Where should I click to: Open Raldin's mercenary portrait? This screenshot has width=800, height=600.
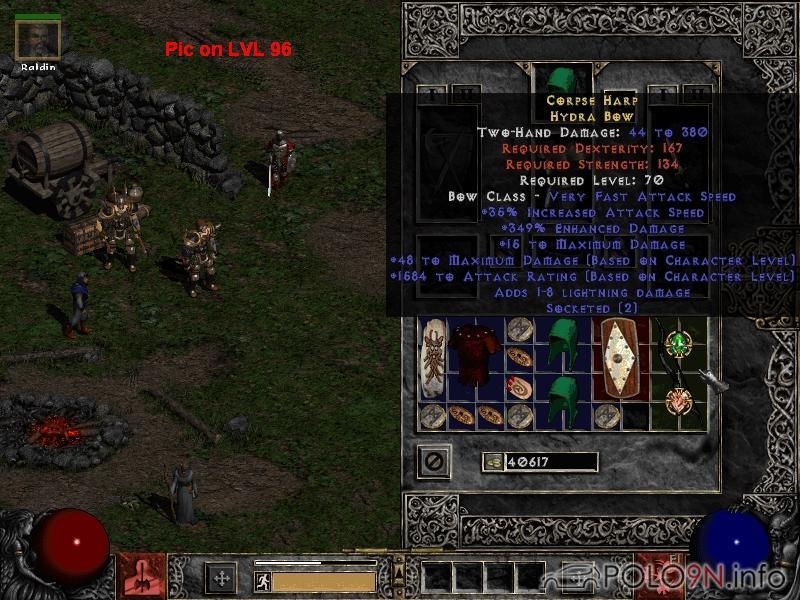pyautogui.click(x=38, y=39)
